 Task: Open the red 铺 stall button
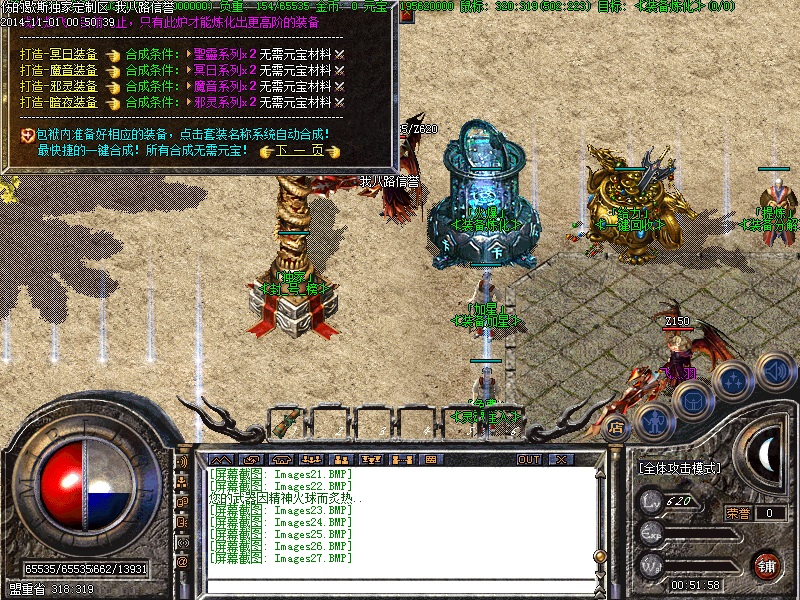pyautogui.click(x=767, y=564)
